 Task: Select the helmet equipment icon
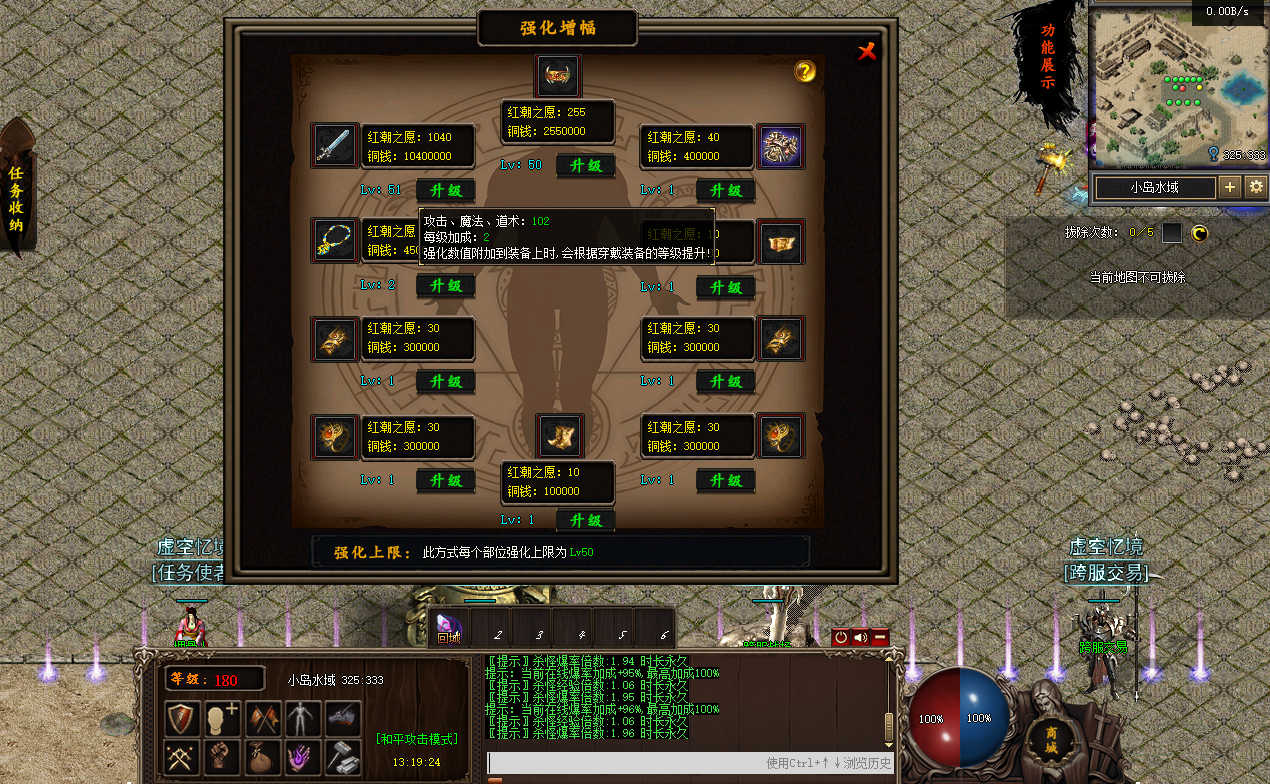click(x=558, y=75)
